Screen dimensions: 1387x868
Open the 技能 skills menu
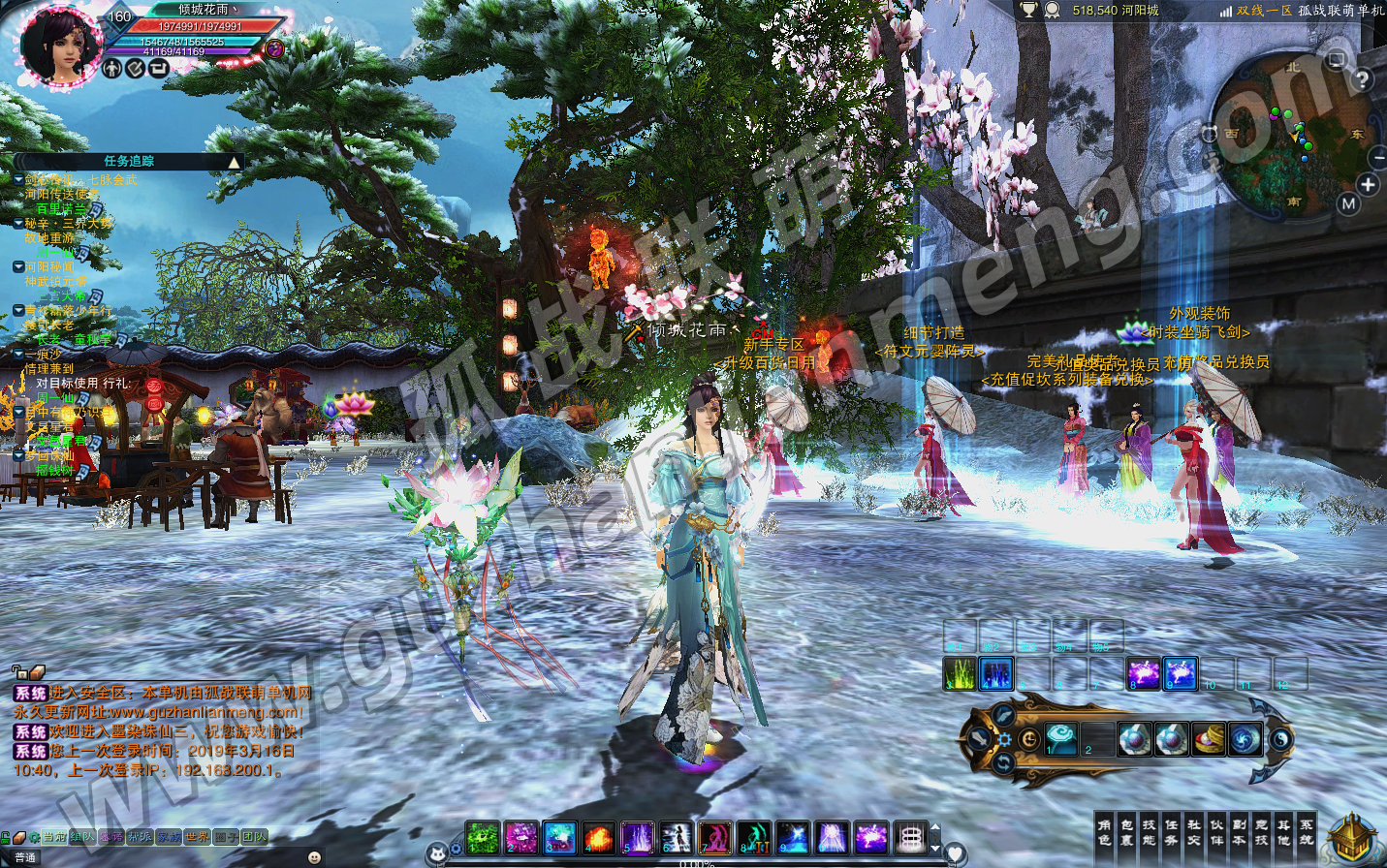pos(1149,833)
